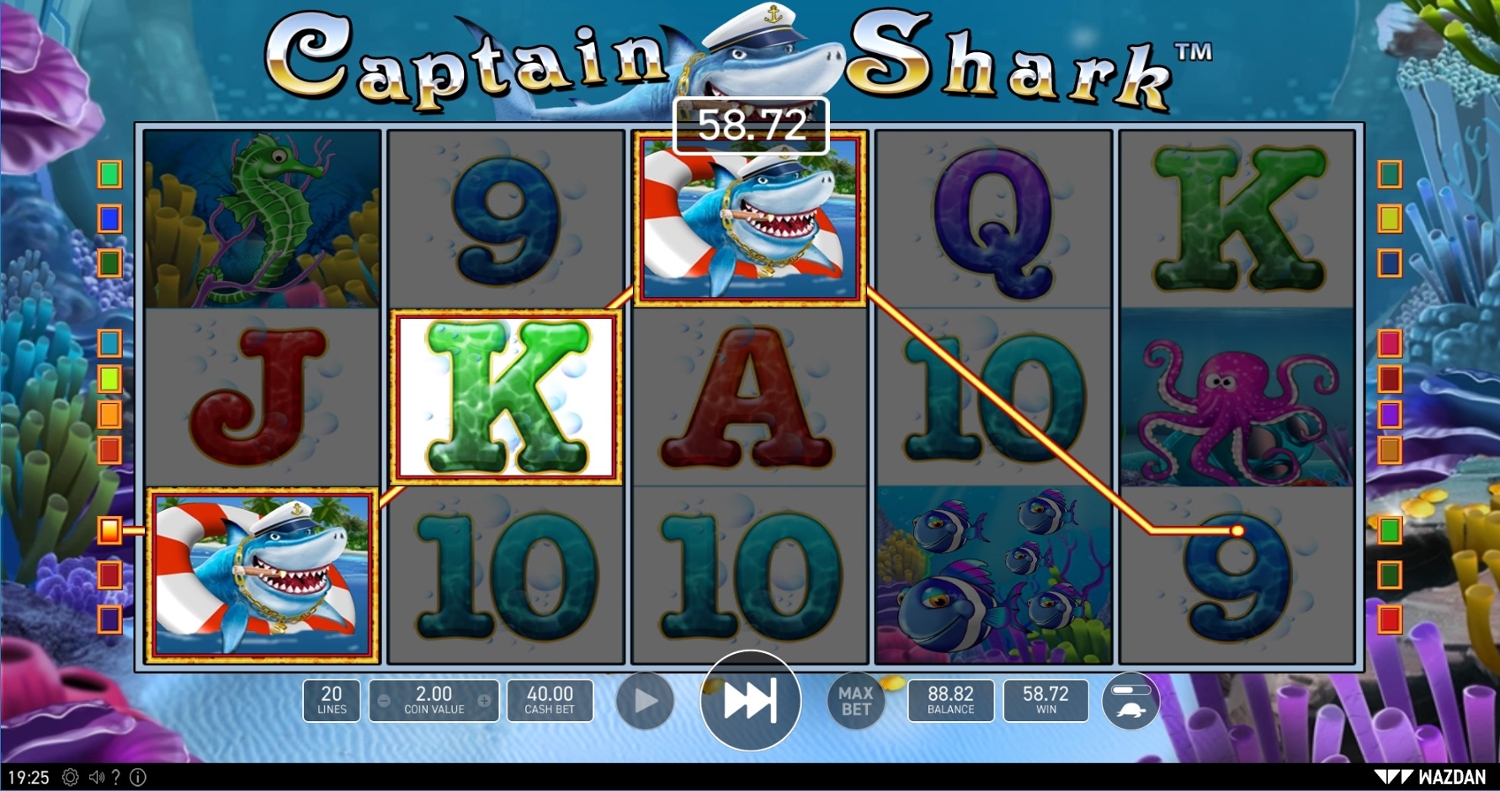Skip the win animation with fast-forward button
1500x791 pixels.
[x=750, y=701]
